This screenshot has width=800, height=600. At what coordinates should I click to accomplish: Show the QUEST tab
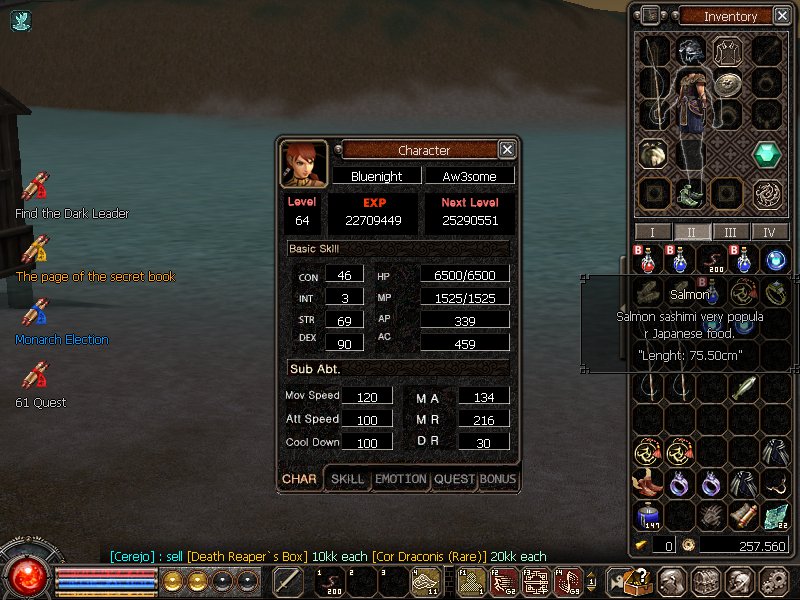(454, 479)
